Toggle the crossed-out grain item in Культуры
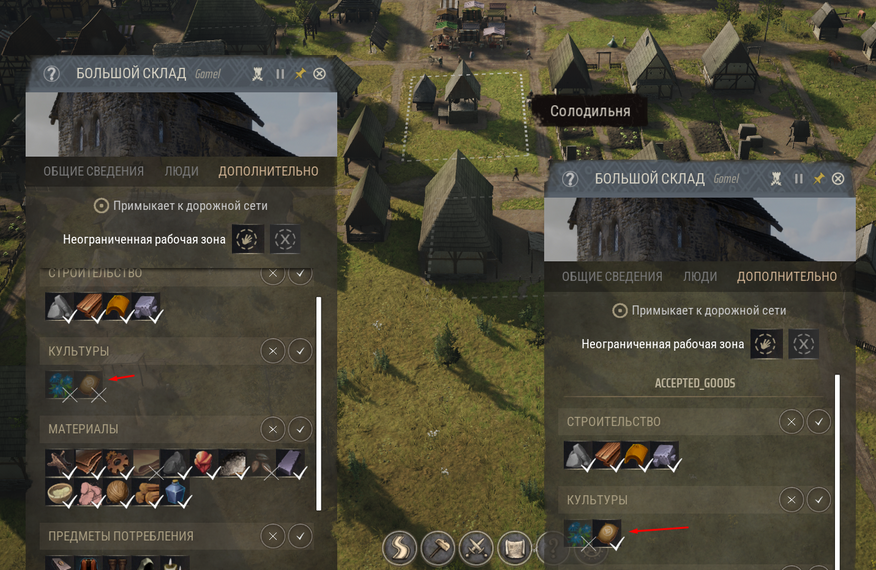 click(x=90, y=386)
